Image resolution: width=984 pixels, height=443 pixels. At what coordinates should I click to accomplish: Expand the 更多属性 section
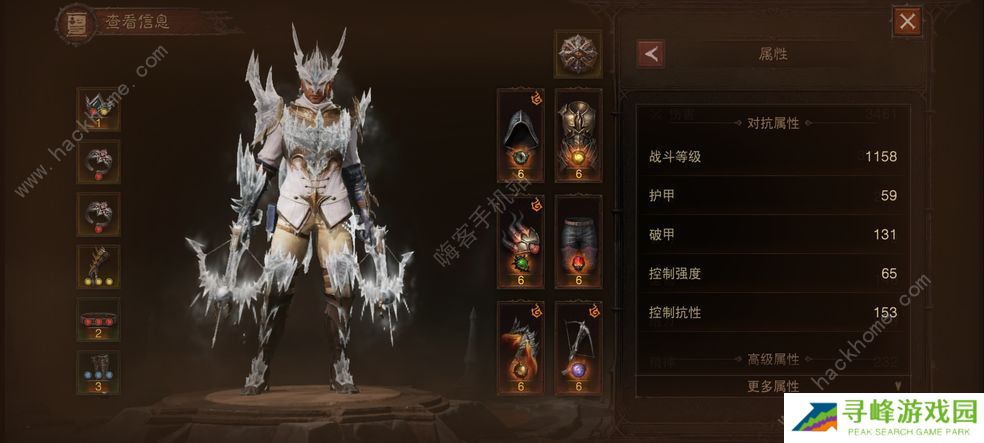pos(776,385)
